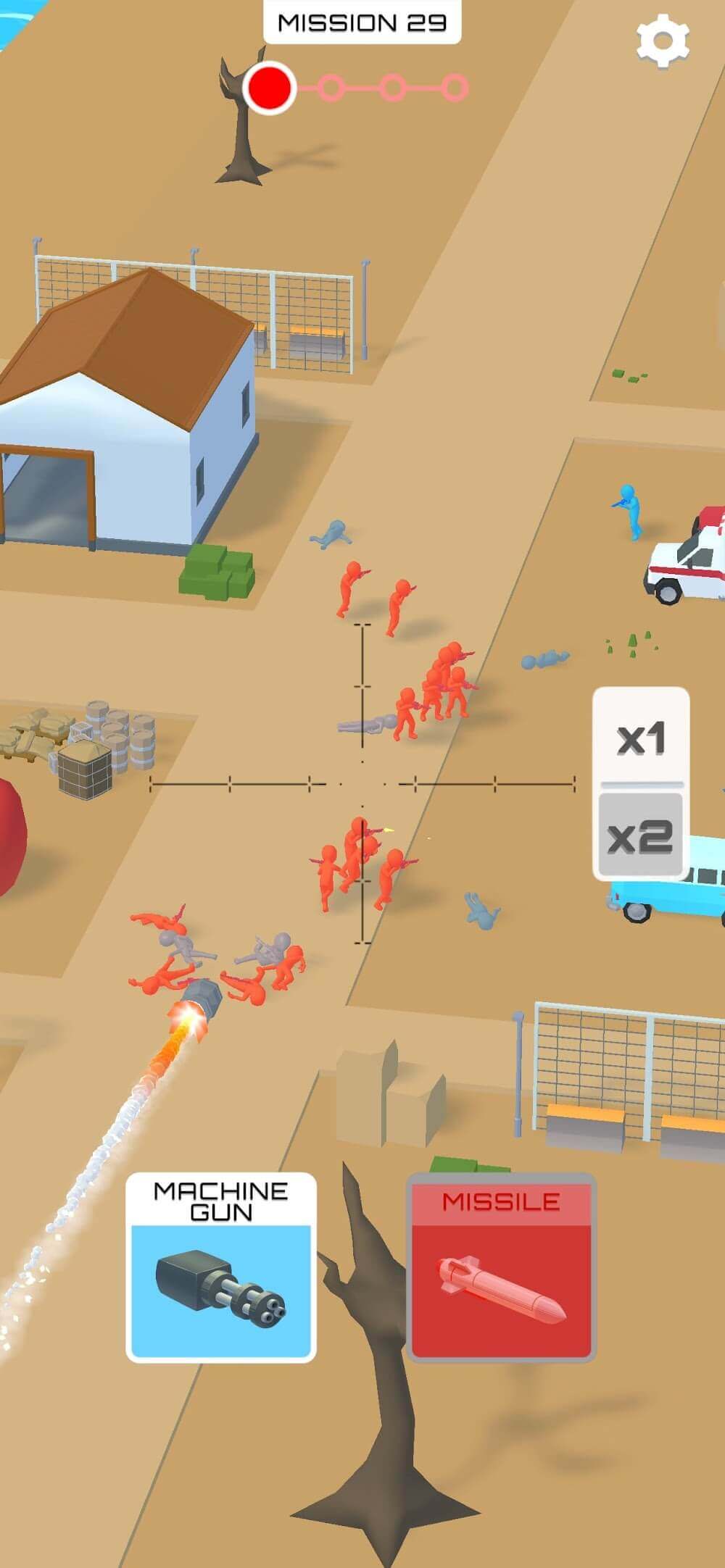This screenshot has height=1568, width=725.
Task: Switch zoom to x1
Action: pos(640,738)
